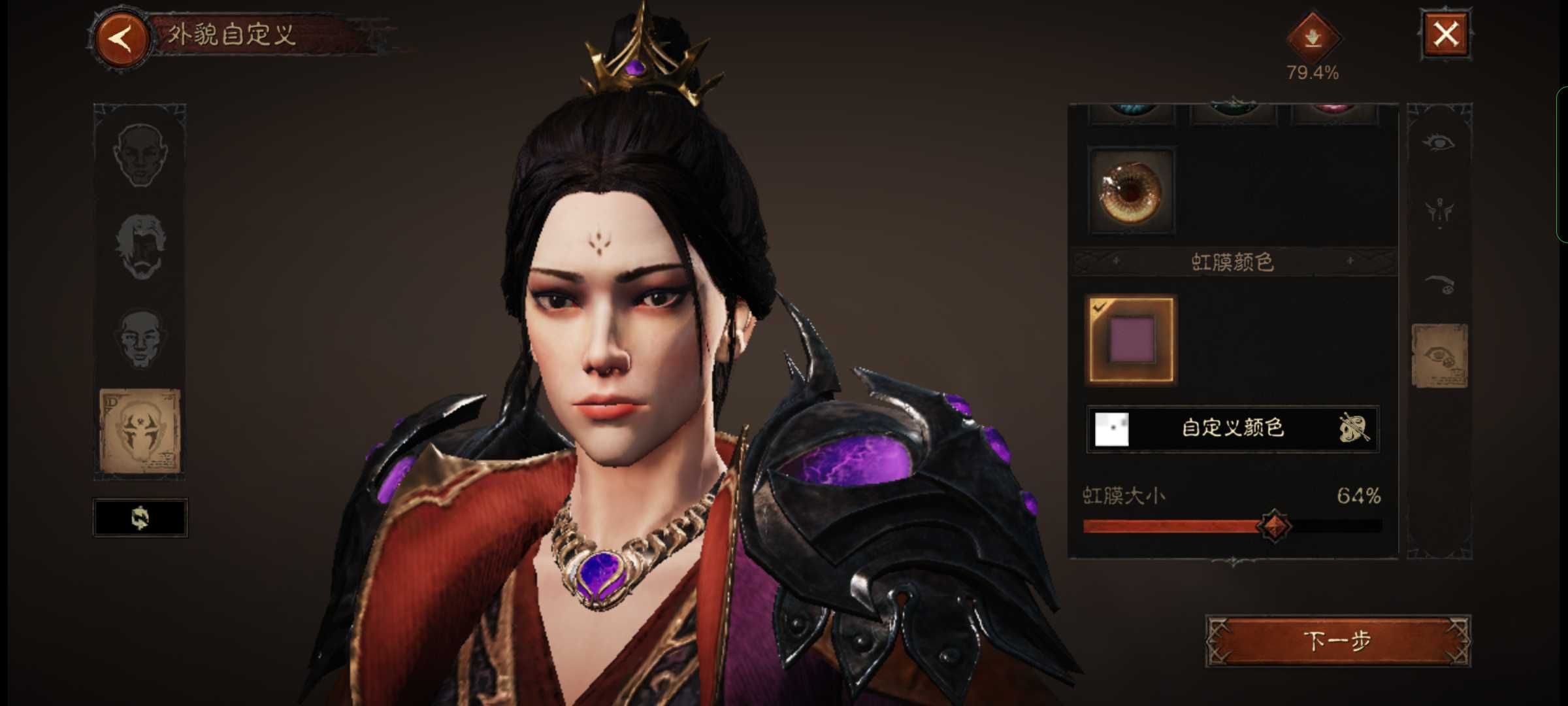Choose the face paint markings category
This screenshot has height=706, width=1568.
tap(140, 430)
